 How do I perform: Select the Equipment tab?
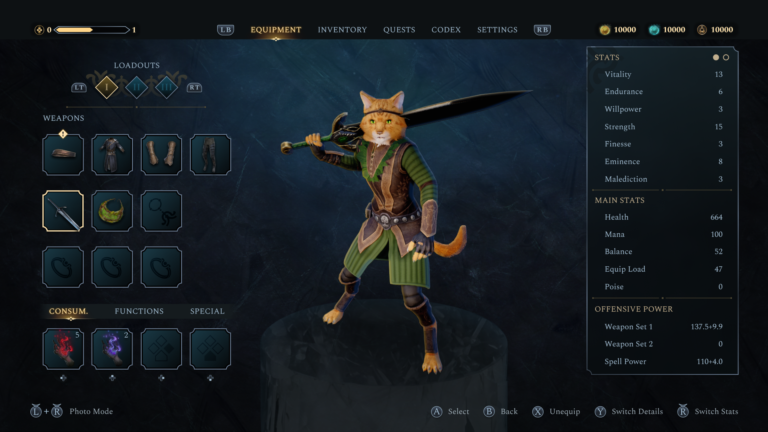click(276, 30)
